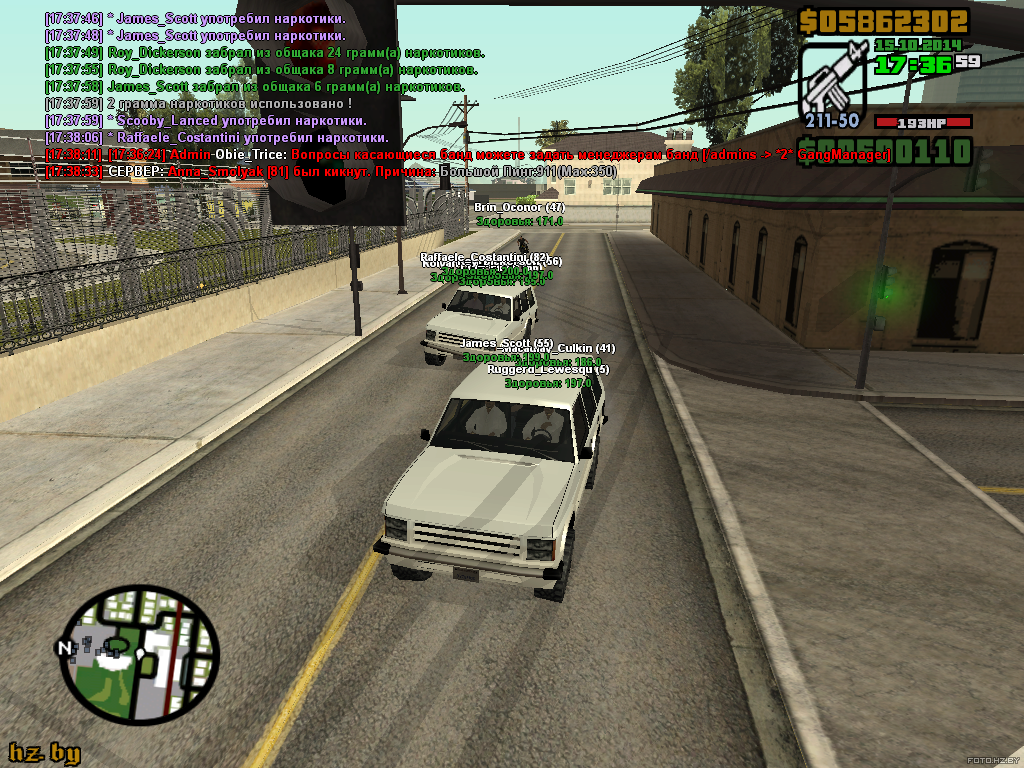Click the hz.by watermark logo
This screenshot has width=1024, height=768.
click(x=44, y=753)
